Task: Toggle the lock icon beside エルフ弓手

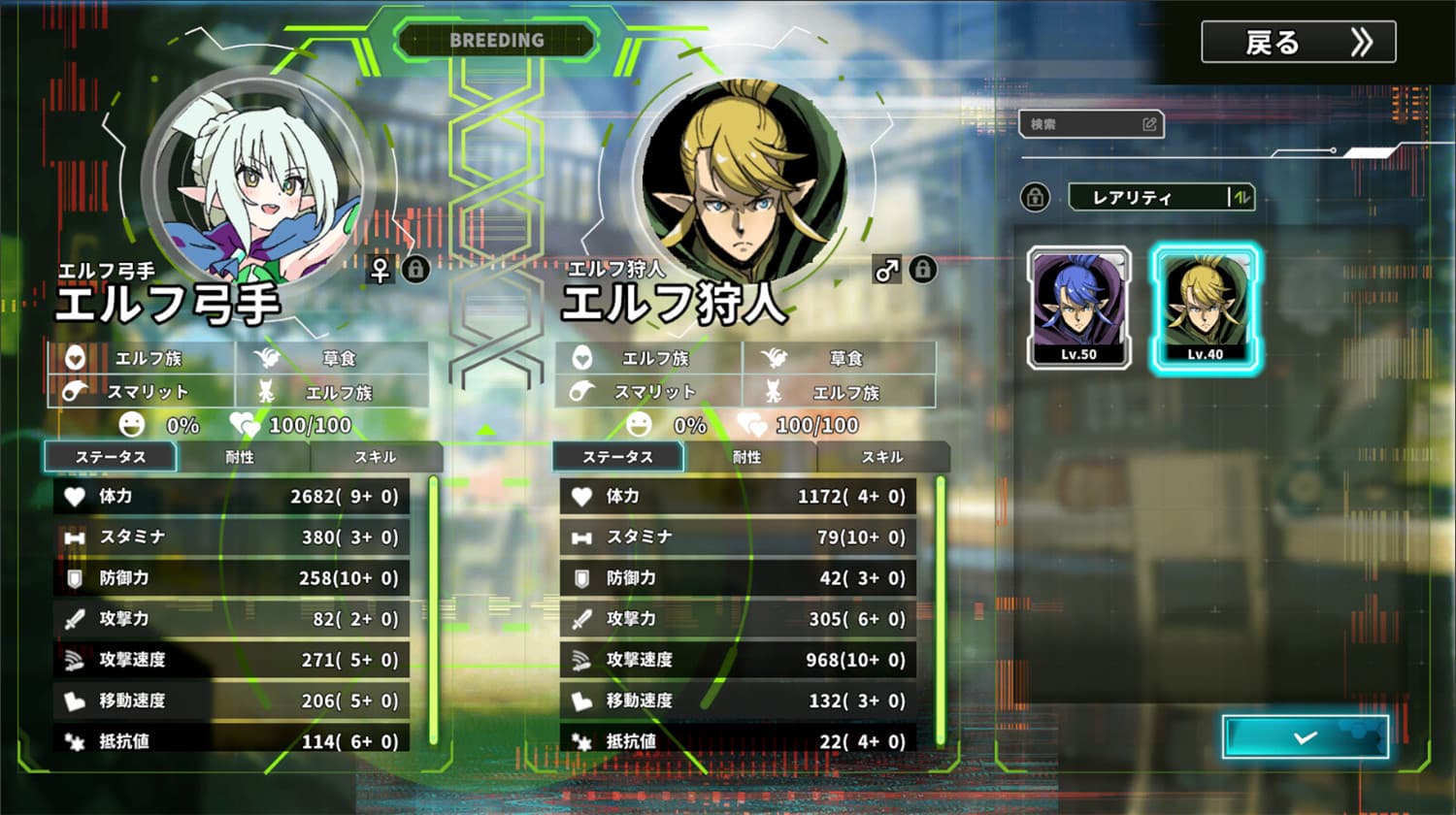Action: pos(417,271)
